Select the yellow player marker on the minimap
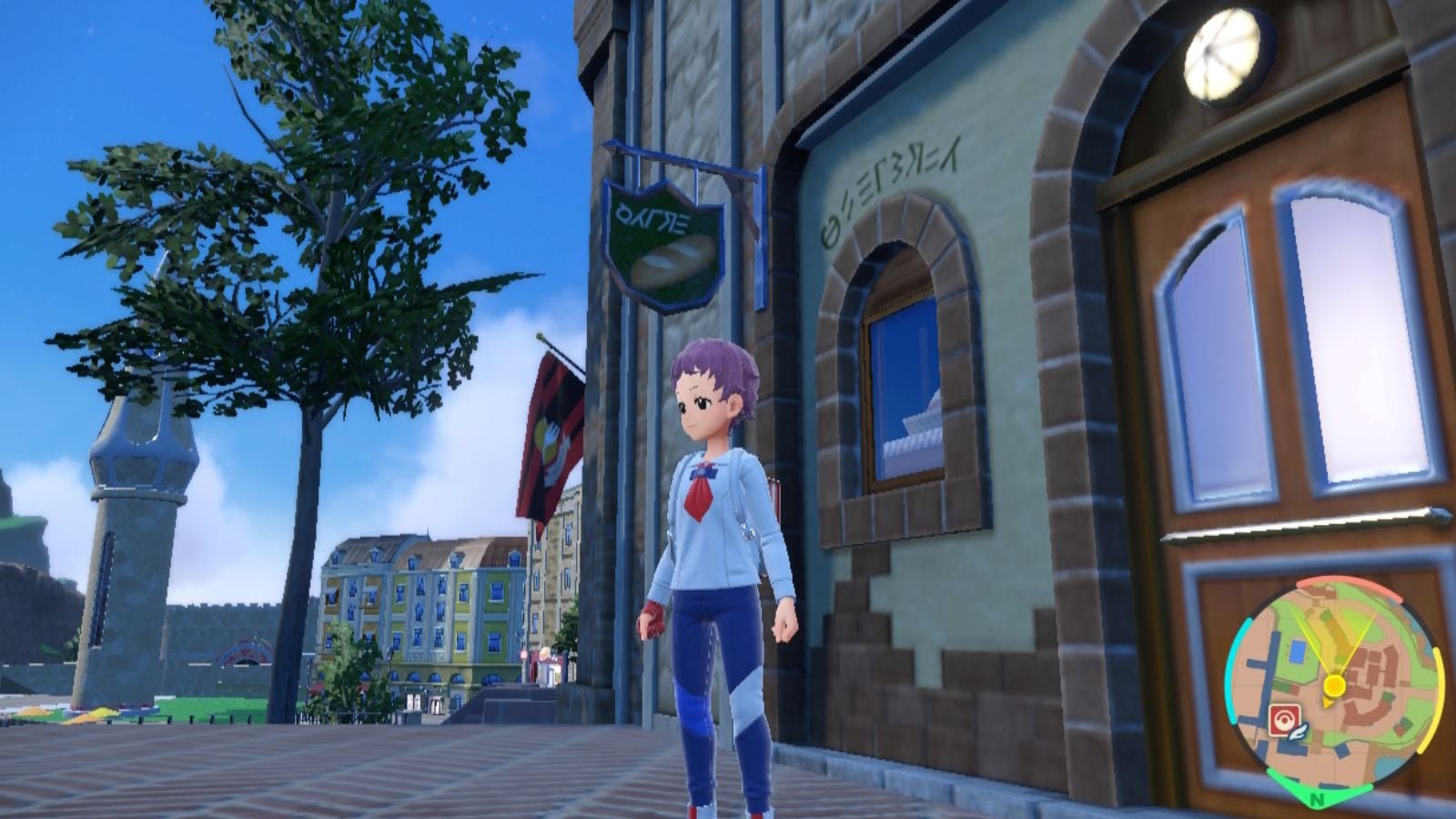Viewport: 1456px width, 819px height. point(1334,685)
